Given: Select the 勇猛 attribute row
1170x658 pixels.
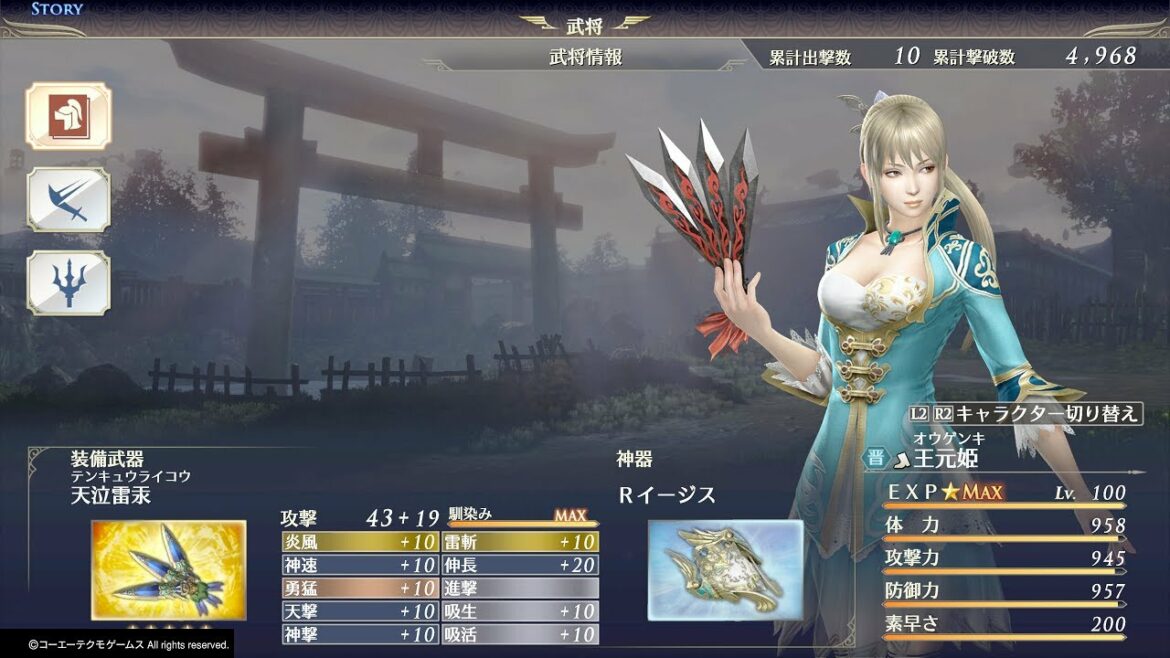Looking at the screenshot, I should coord(360,588).
